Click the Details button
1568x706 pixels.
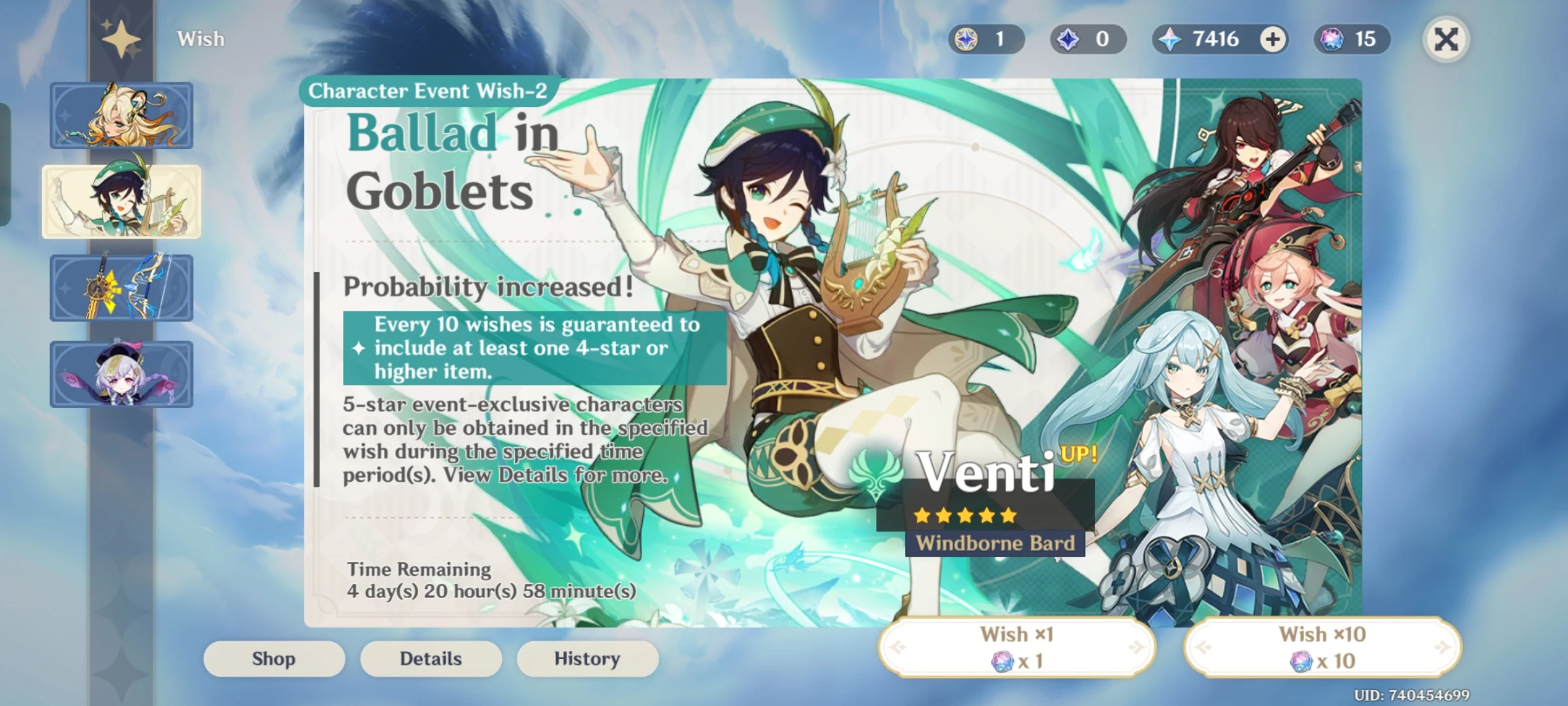(430, 658)
